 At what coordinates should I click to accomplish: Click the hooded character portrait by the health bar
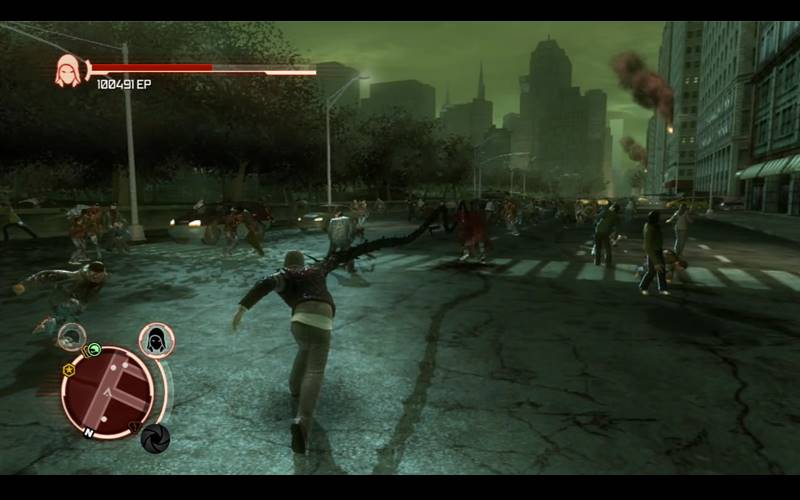[x=68, y=70]
